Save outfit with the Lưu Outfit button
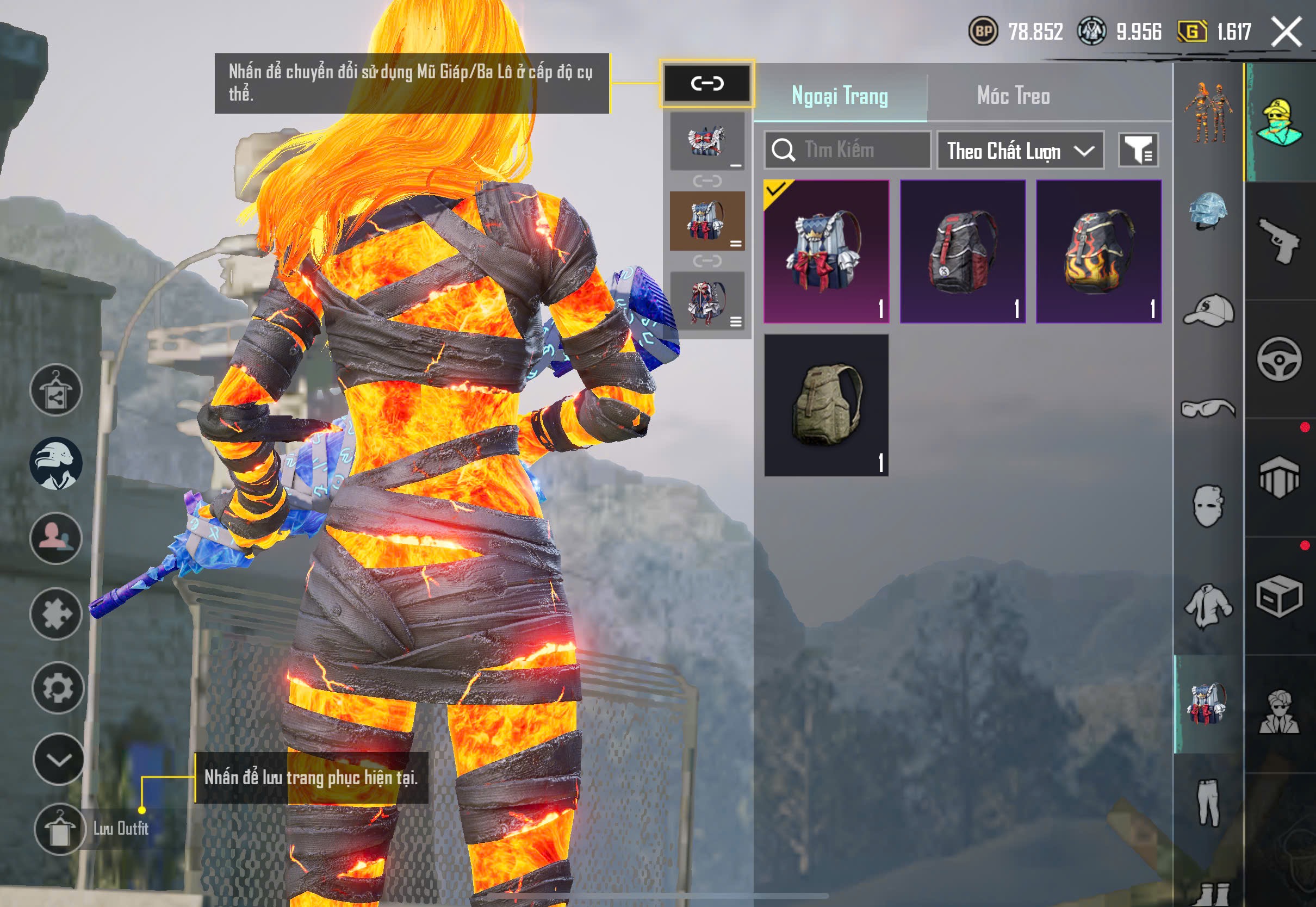Viewport: 1316px width, 907px height. tap(60, 829)
